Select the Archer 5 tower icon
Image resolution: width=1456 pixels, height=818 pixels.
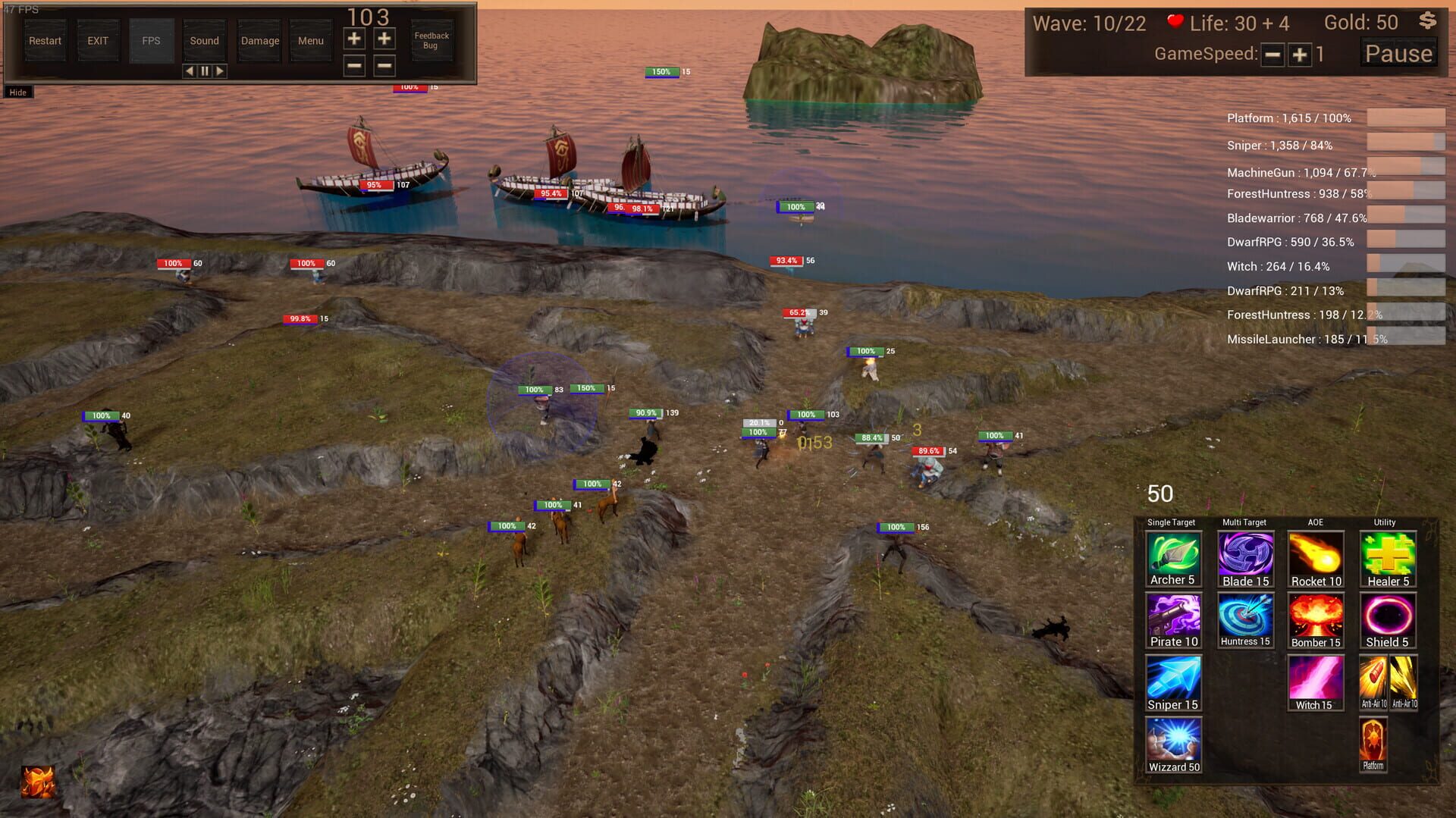coord(1172,557)
